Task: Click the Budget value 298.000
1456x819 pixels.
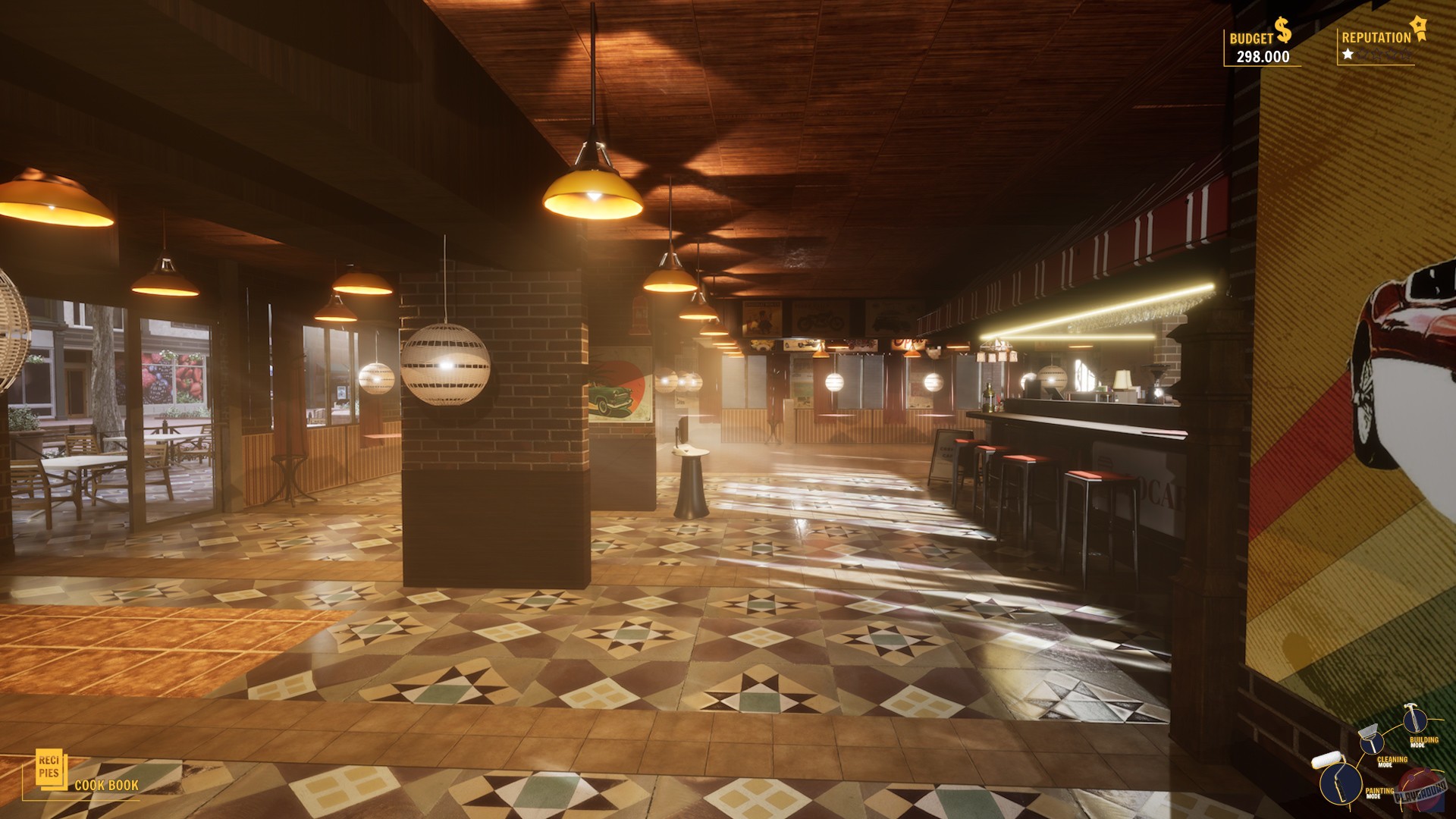Action: coord(1263,56)
